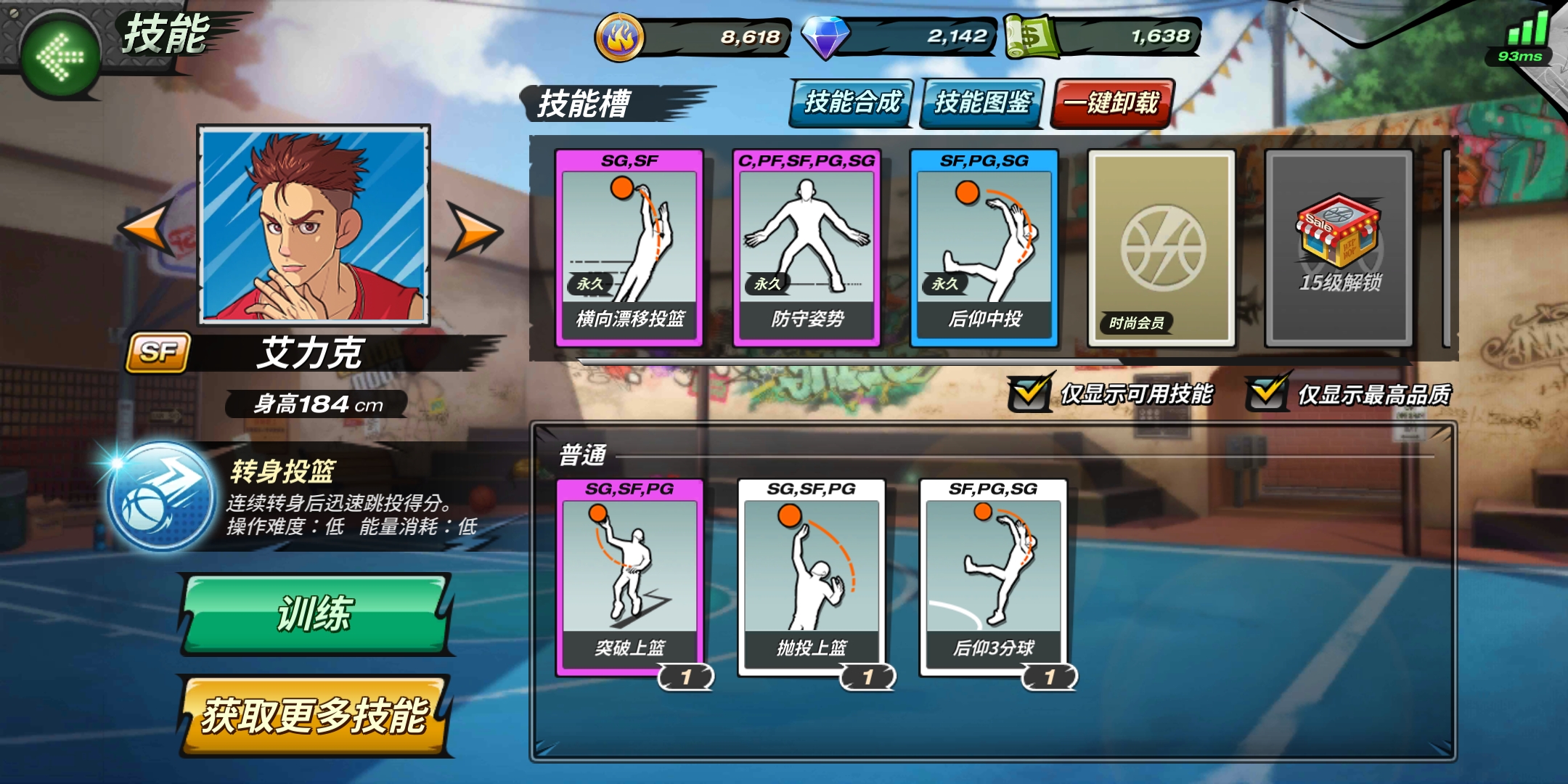Switch to the next character with right arrow
The height and width of the screenshot is (784, 1568).
click(475, 230)
